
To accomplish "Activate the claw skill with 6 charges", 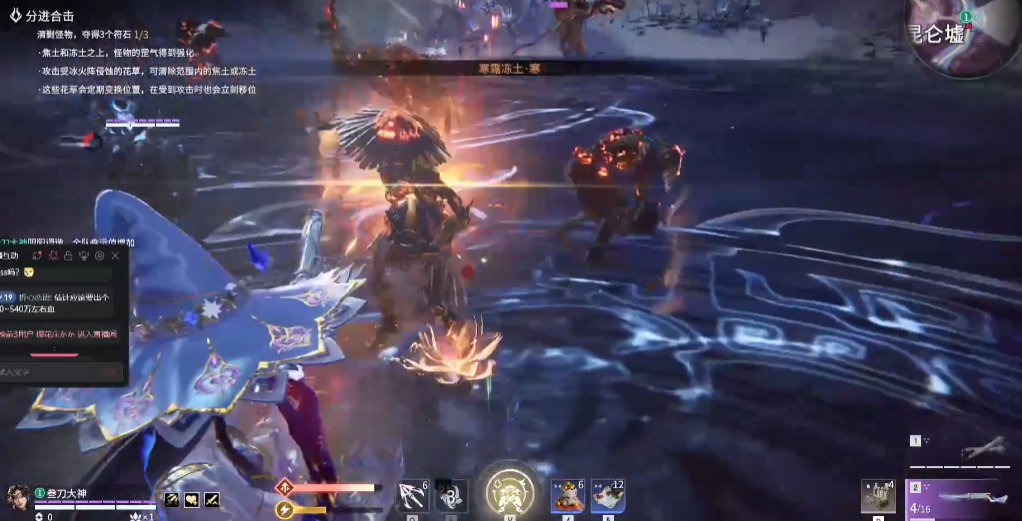I will coord(412,496).
